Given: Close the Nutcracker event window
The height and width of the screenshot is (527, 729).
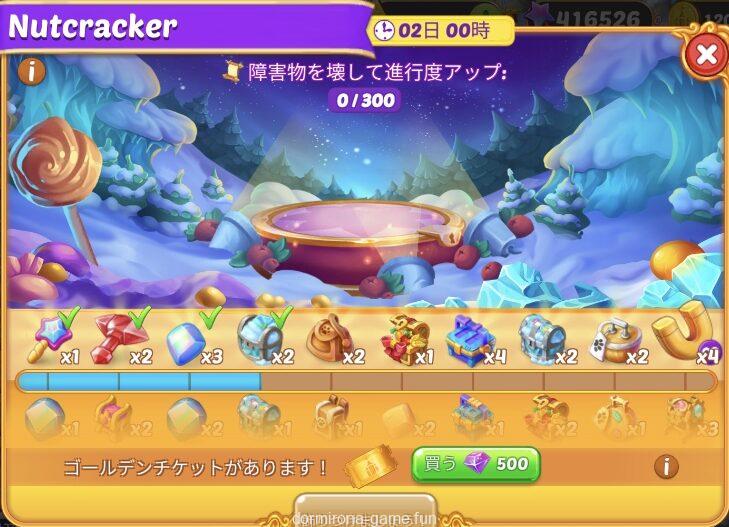Looking at the screenshot, I should click(705, 54).
